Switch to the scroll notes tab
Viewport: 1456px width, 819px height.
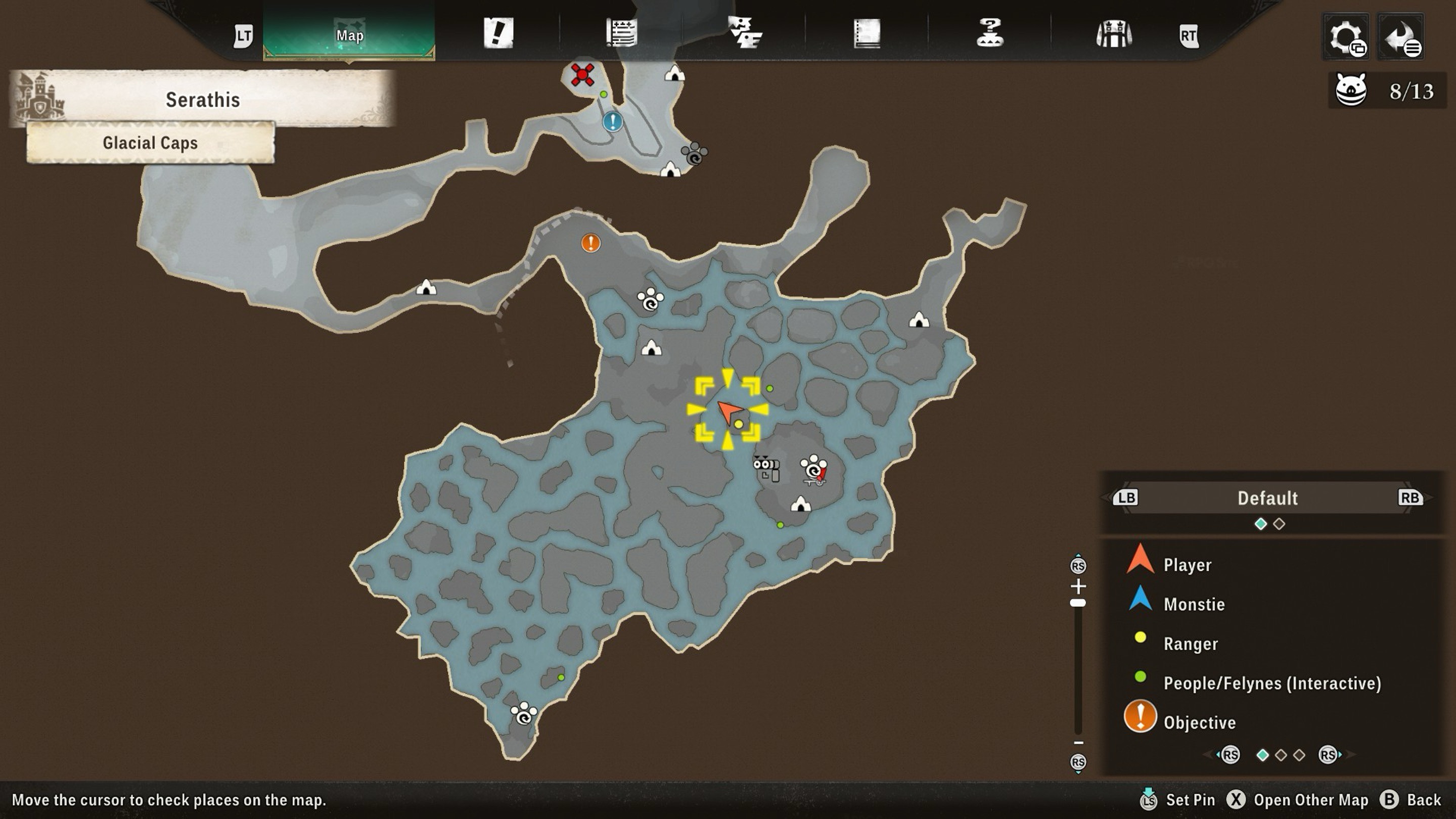[x=621, y=33]
